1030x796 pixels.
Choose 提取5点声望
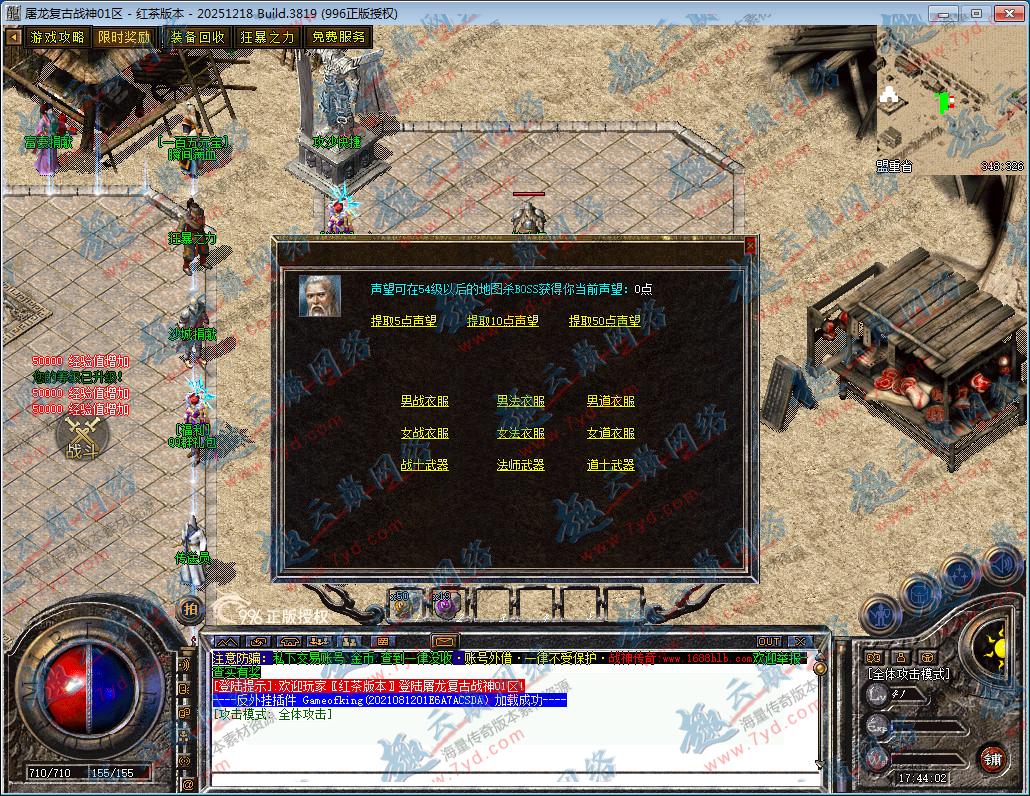coord(404,321)
